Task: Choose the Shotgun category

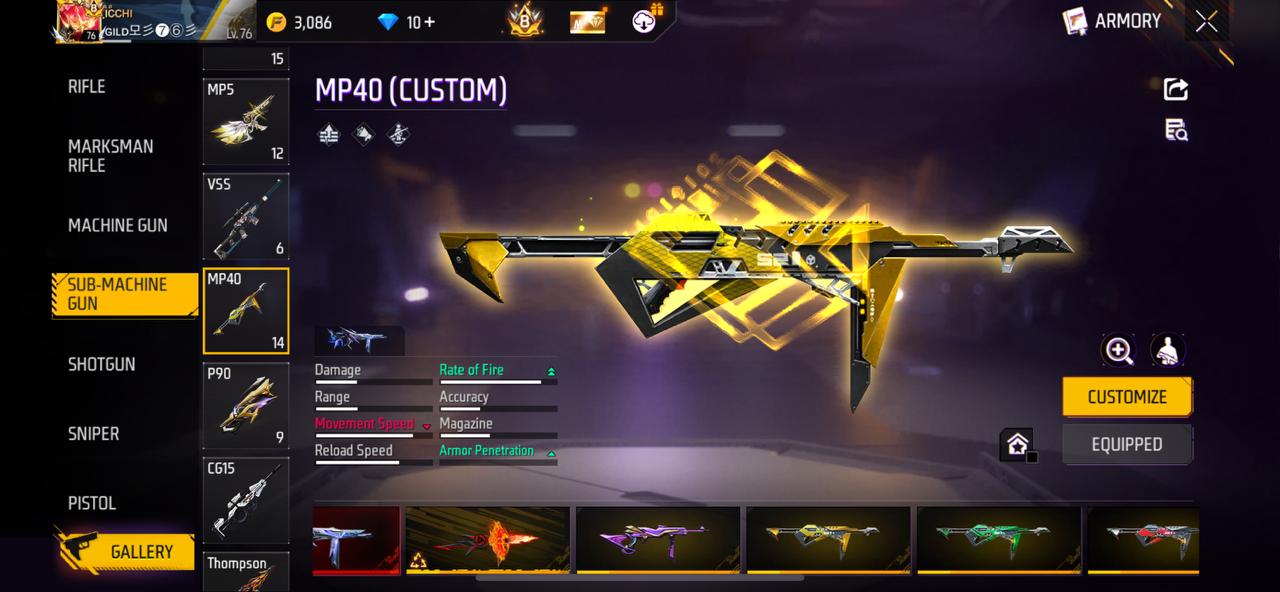Action: coord(101,365)
